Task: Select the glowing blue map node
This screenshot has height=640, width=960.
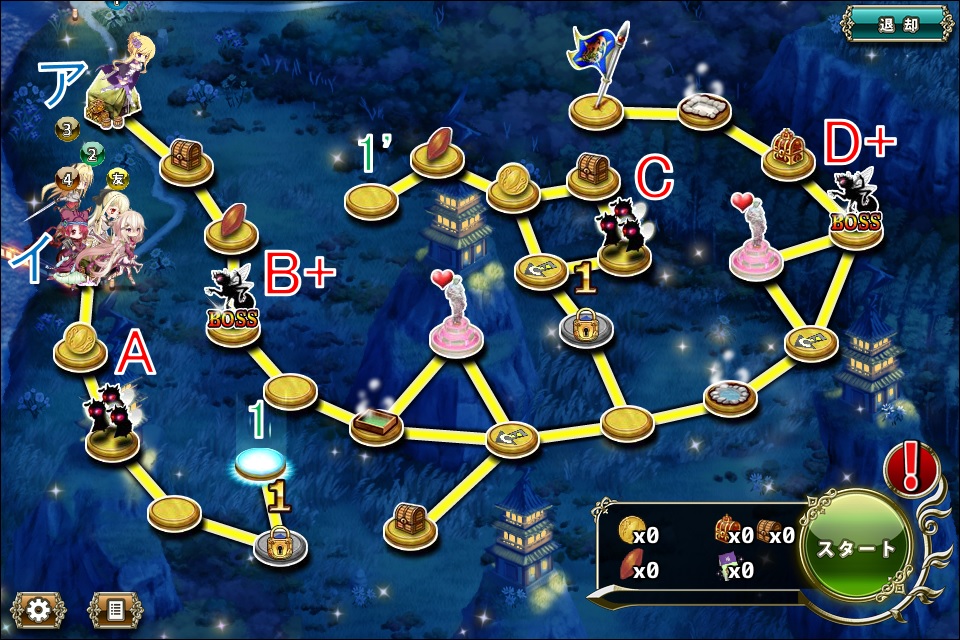Action: click(x=261, y=462)
